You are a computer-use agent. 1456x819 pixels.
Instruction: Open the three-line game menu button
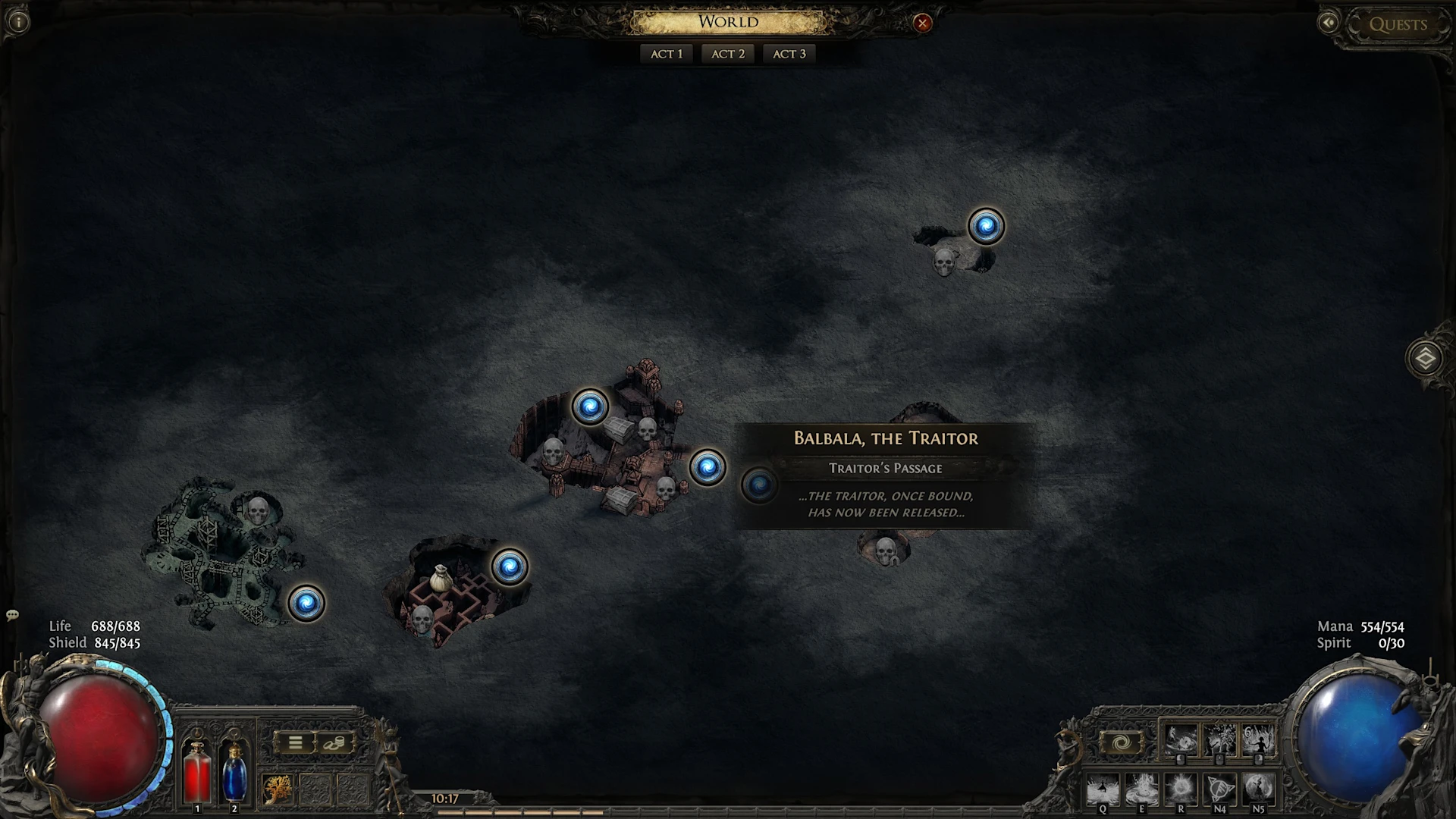[296, 743]
